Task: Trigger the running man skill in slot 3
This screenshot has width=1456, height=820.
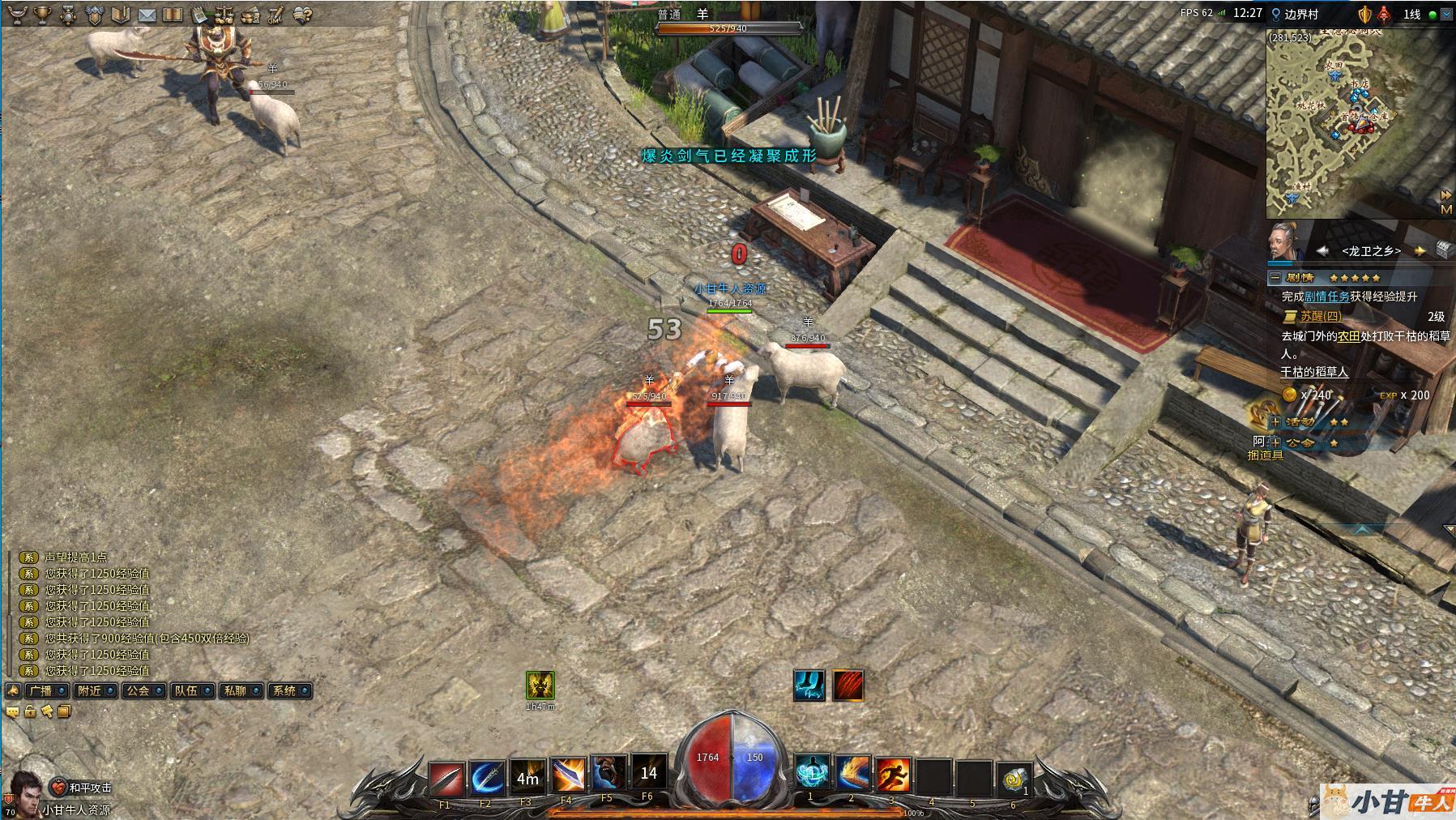Action: tap(892, 775)
